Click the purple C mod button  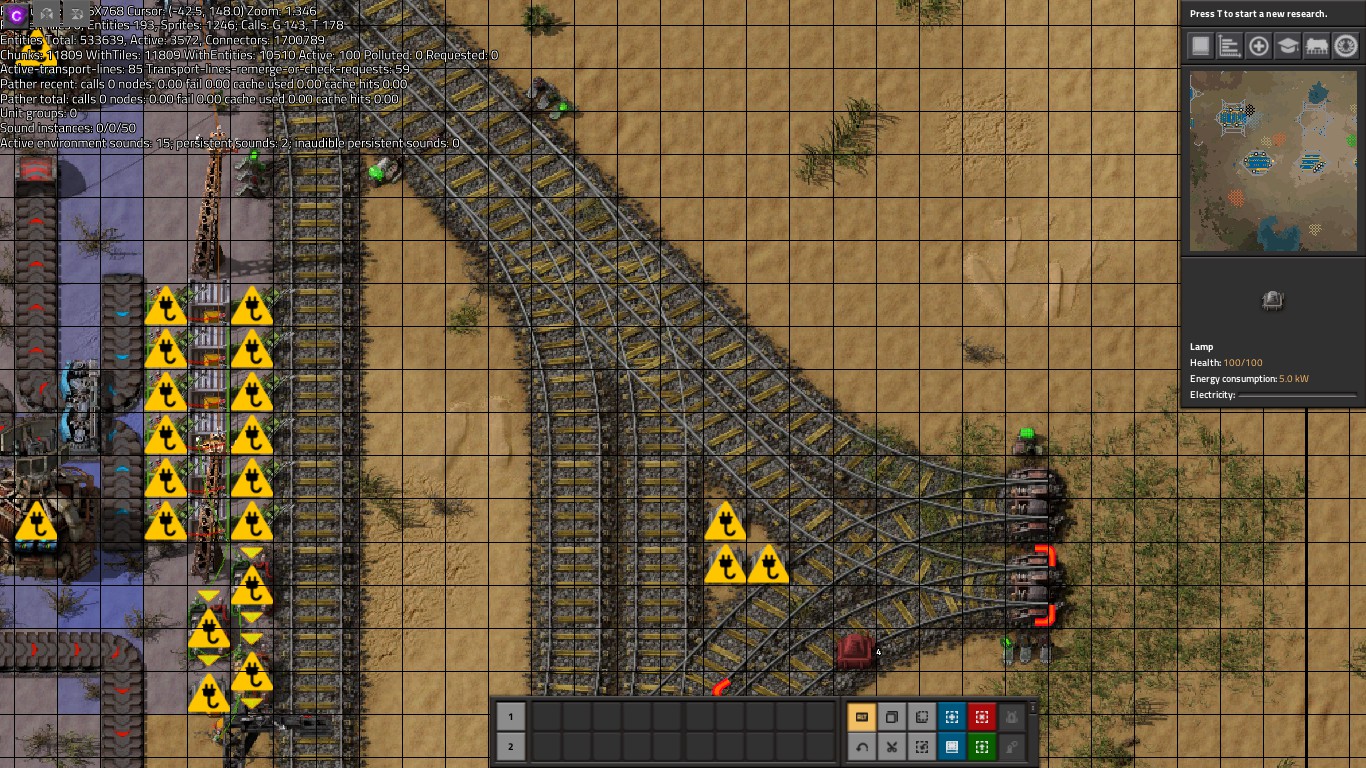(x=17, y=15)
